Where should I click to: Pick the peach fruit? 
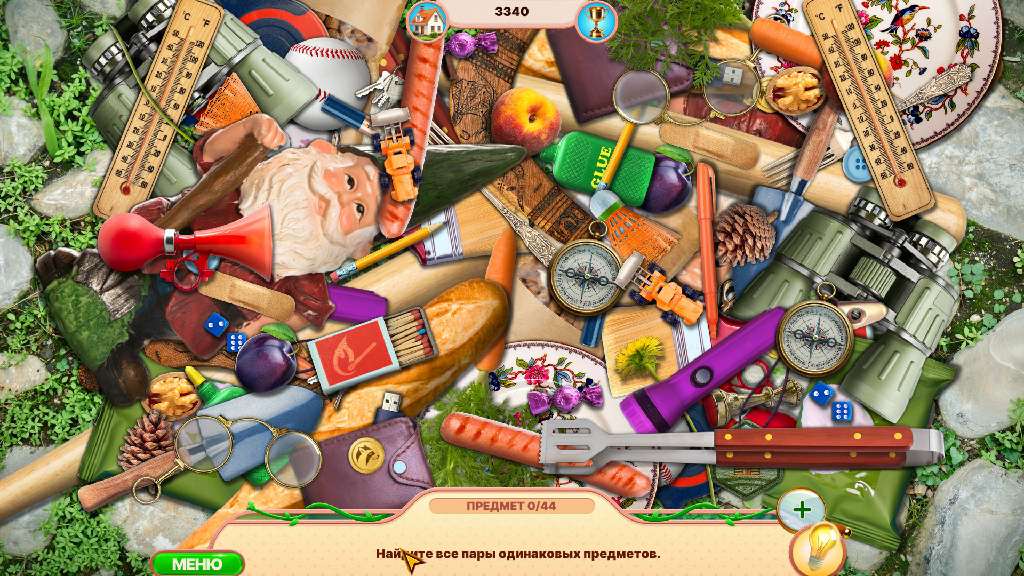tap(526, 119)
